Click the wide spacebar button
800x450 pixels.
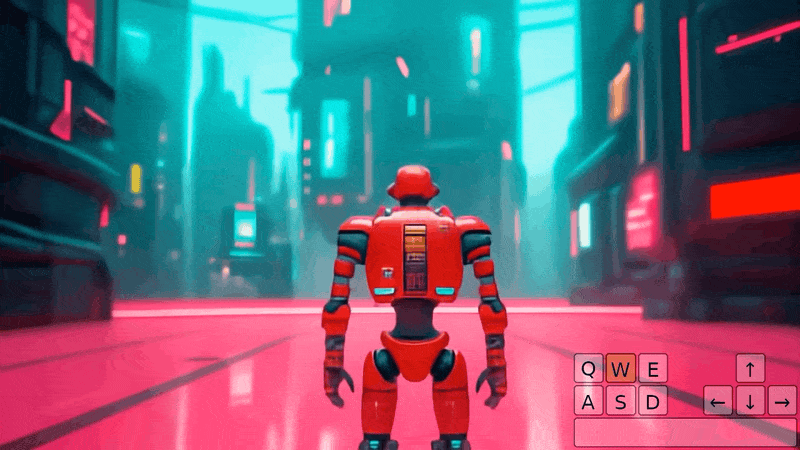(685, 432)
